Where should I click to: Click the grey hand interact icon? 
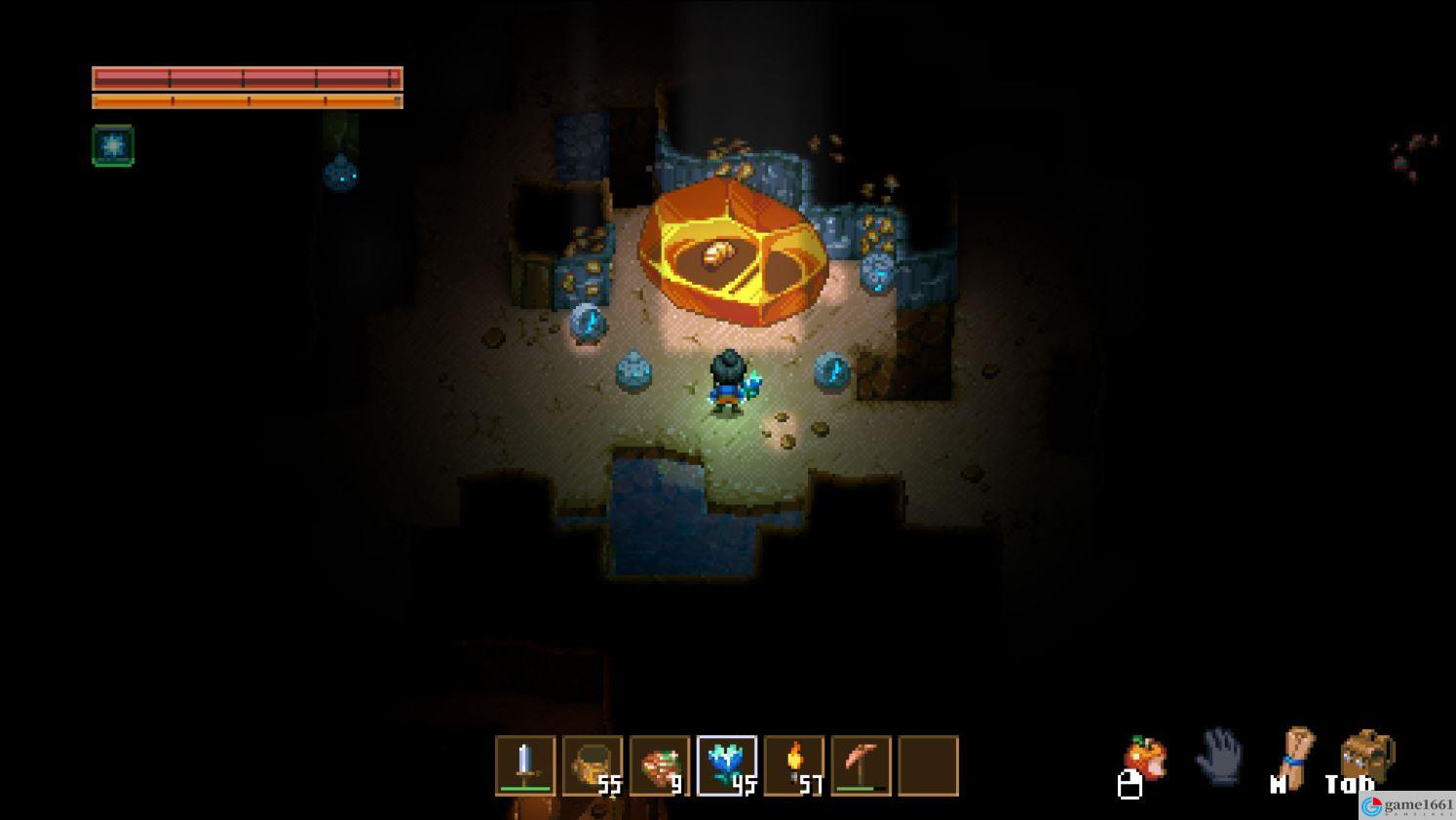tap(1218, 757)
